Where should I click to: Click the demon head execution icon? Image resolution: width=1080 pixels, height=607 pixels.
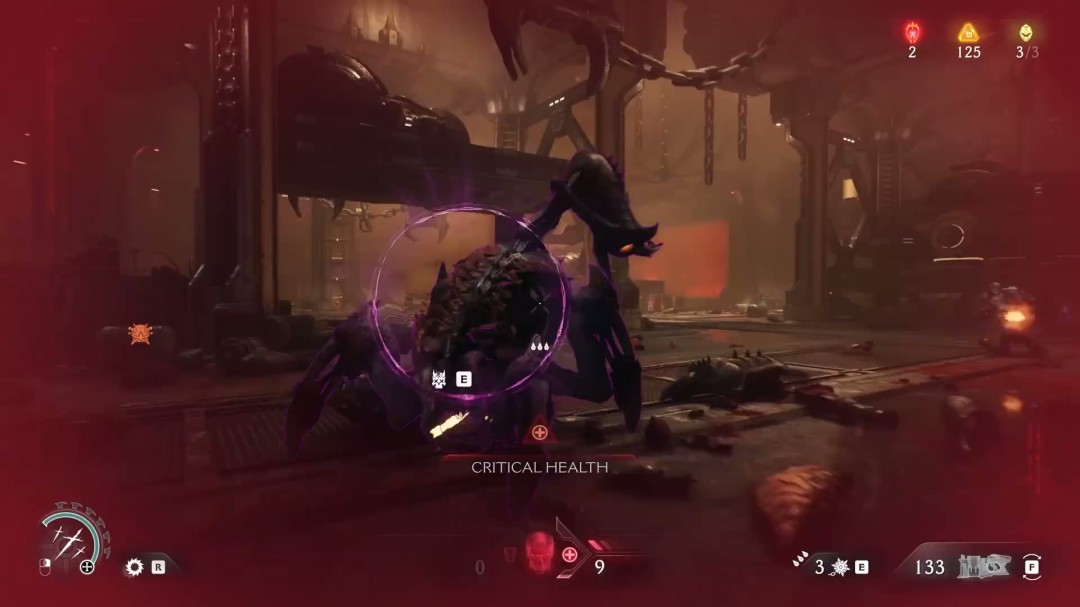(x=439, y=379)
